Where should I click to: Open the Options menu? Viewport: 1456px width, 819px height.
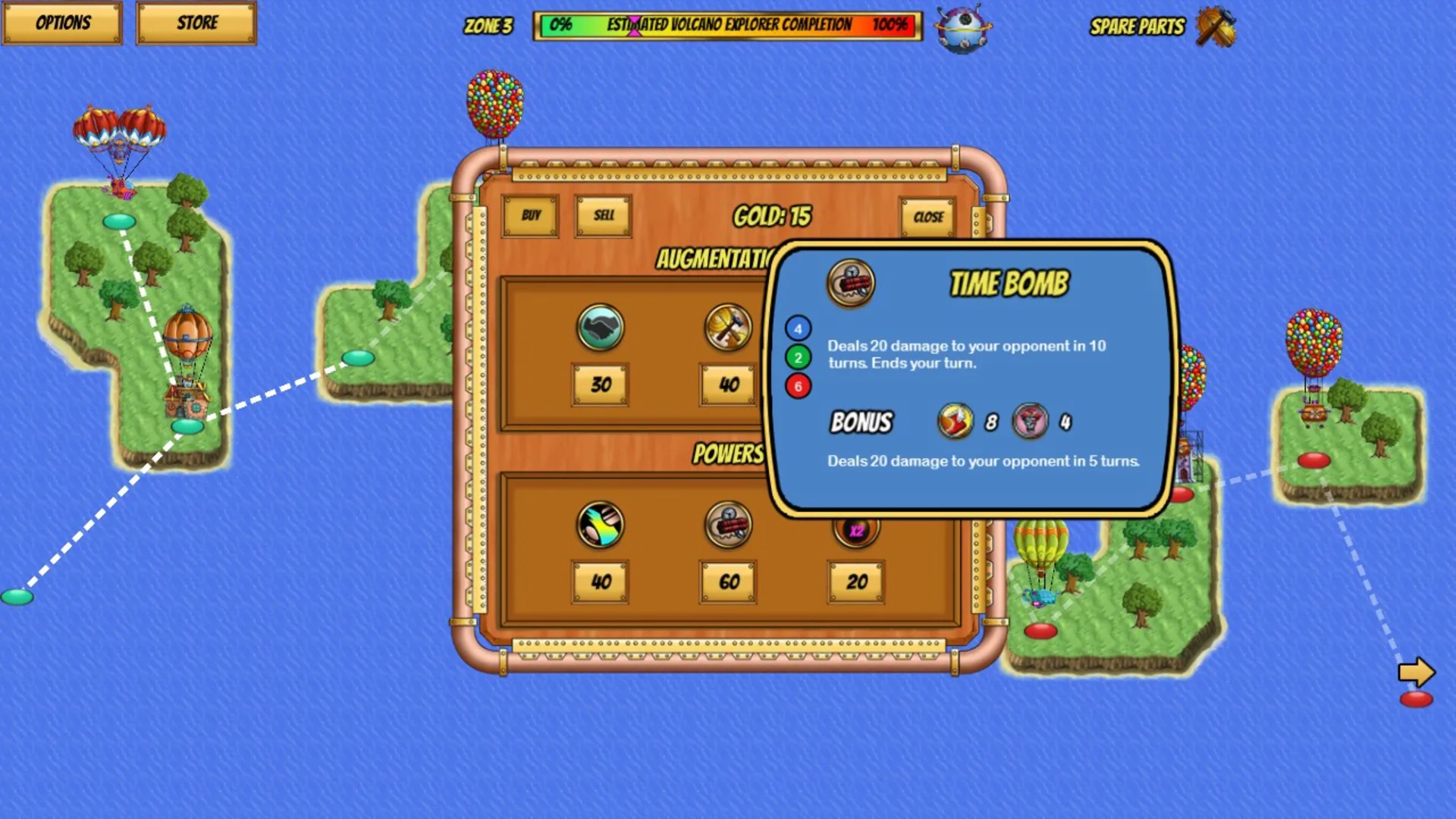click(63, 23)
